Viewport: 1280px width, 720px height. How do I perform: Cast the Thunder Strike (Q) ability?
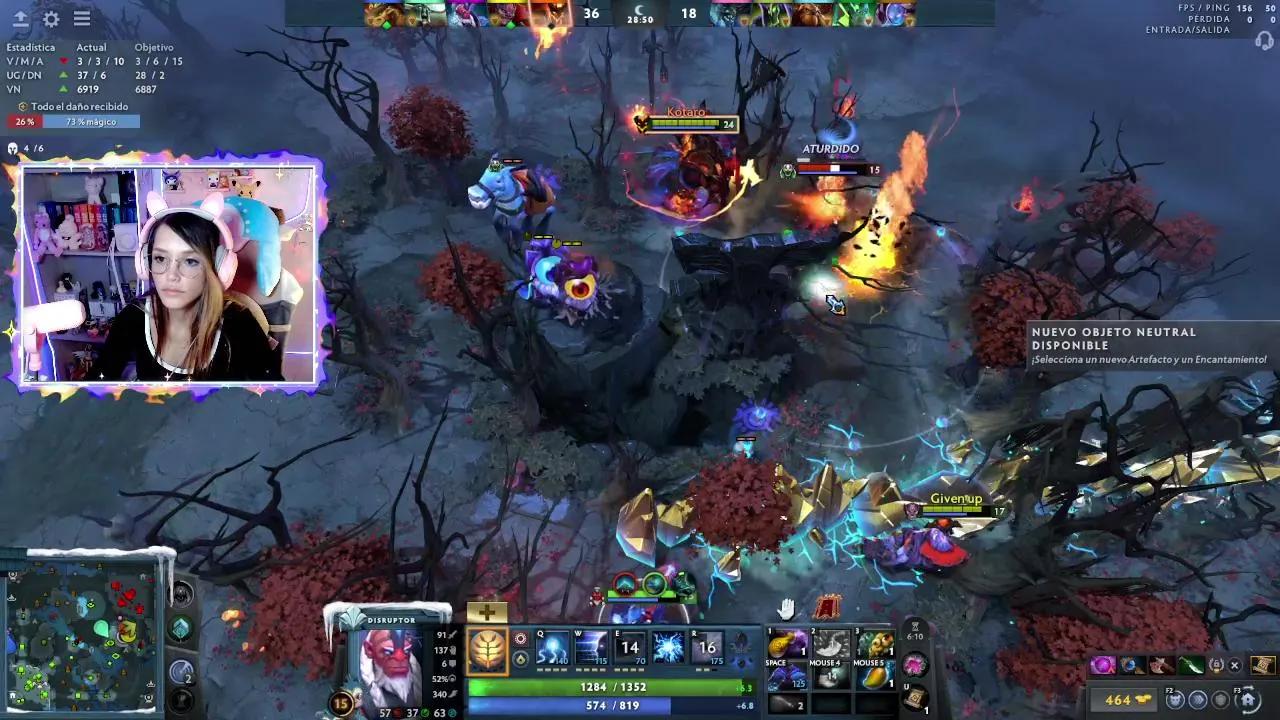[x=551, y=648]
